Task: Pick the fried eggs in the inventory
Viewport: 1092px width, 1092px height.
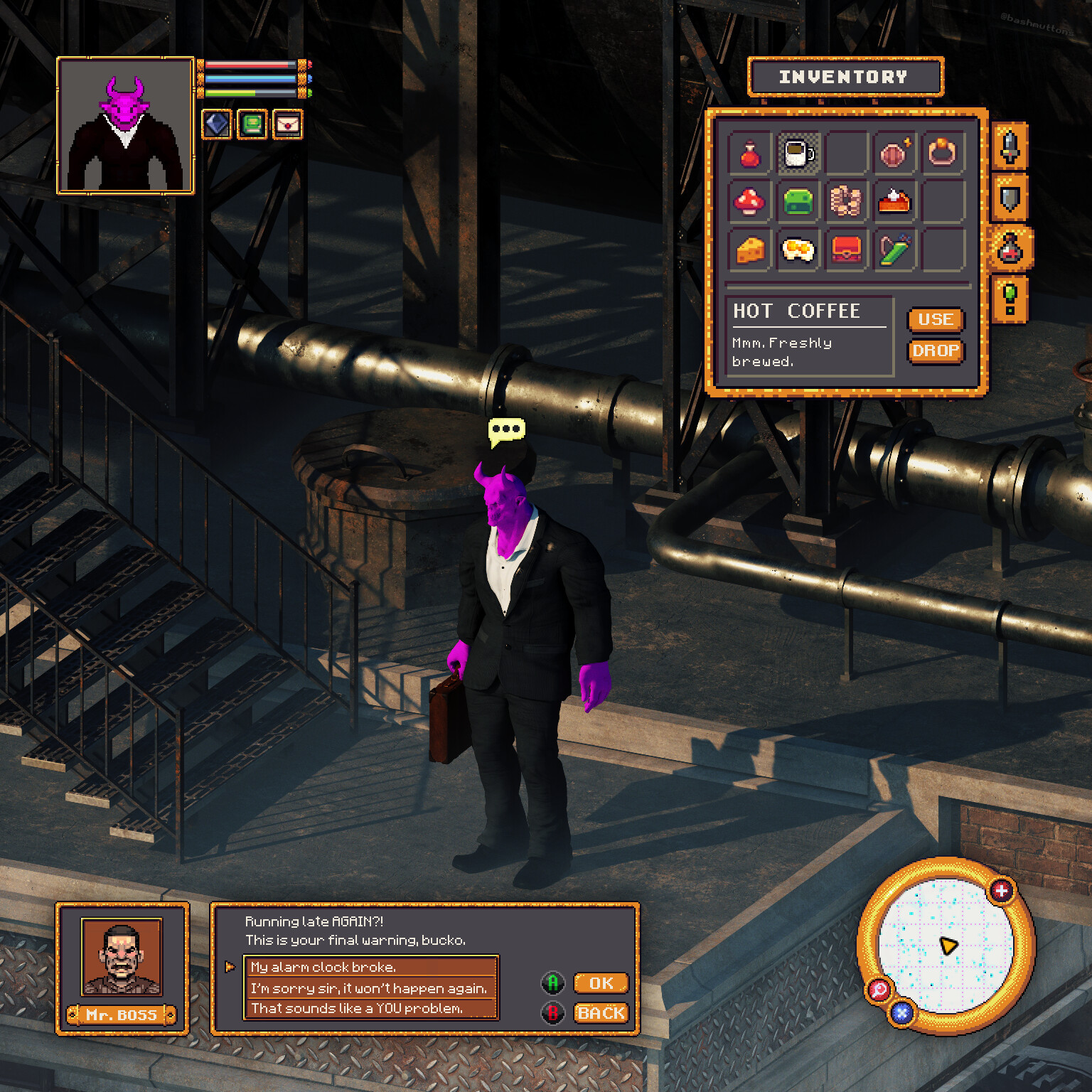Action: tap(798, 250)
